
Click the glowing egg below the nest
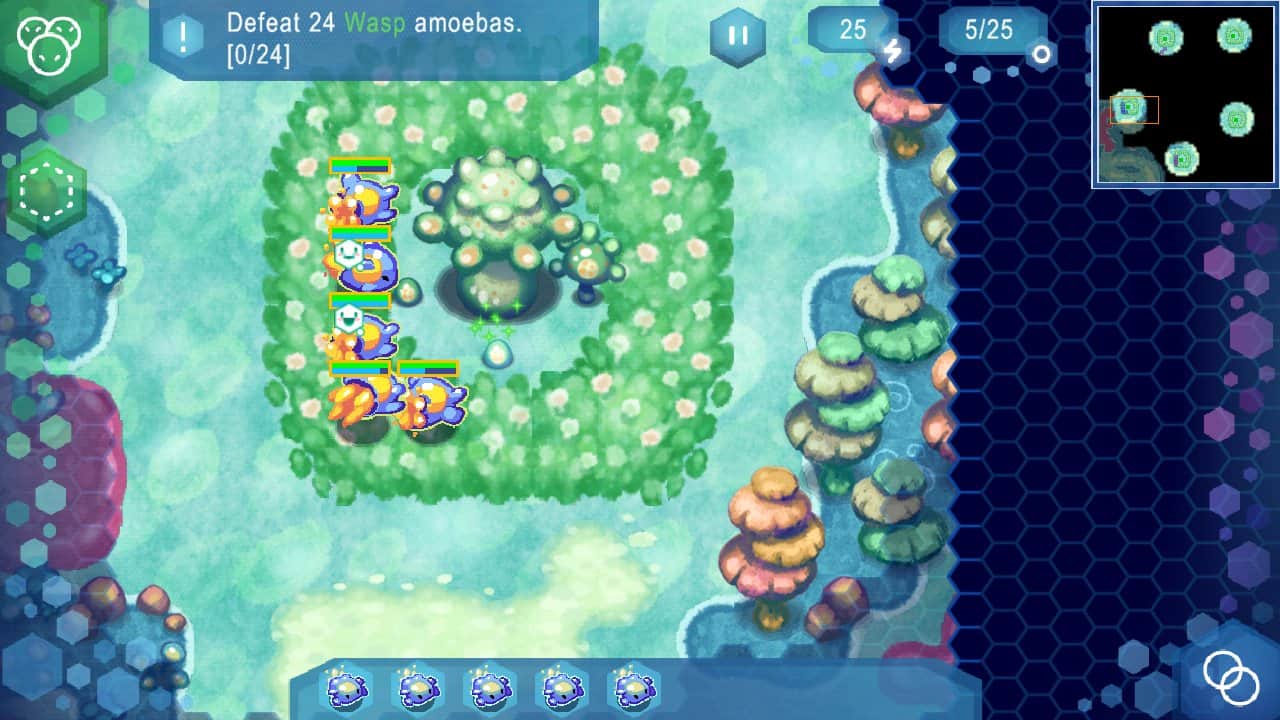[498, 354]
